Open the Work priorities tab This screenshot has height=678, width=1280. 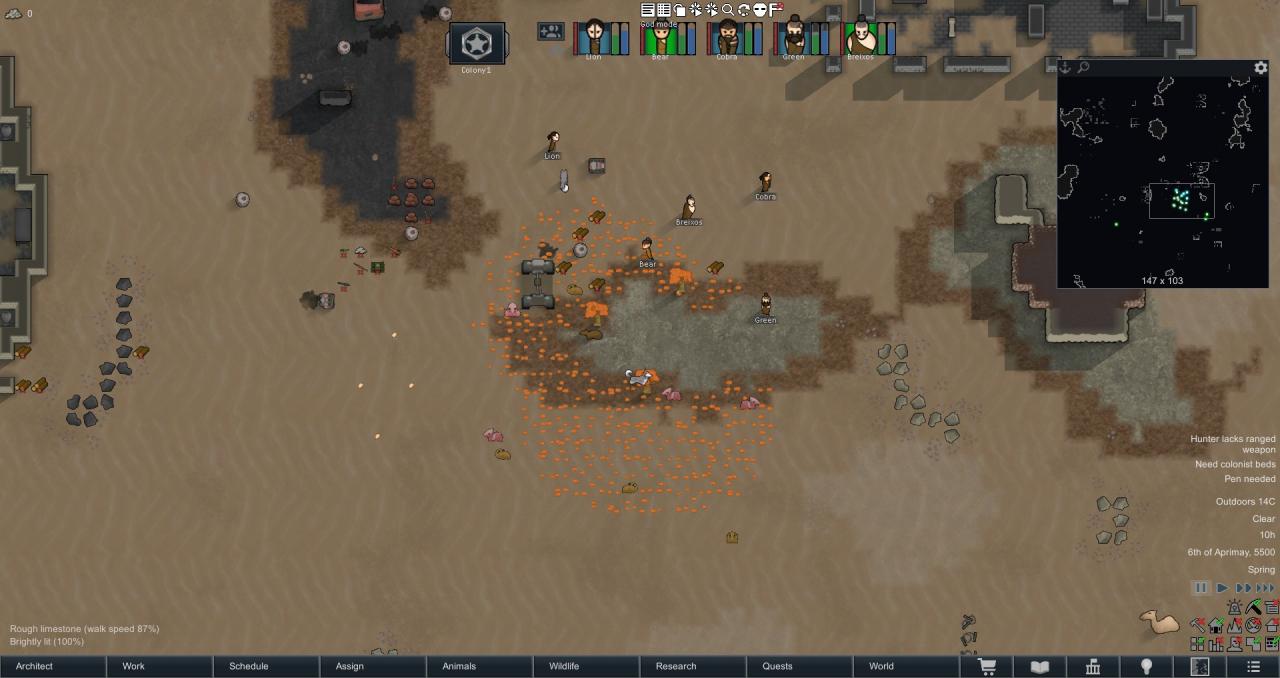[133, 666]
